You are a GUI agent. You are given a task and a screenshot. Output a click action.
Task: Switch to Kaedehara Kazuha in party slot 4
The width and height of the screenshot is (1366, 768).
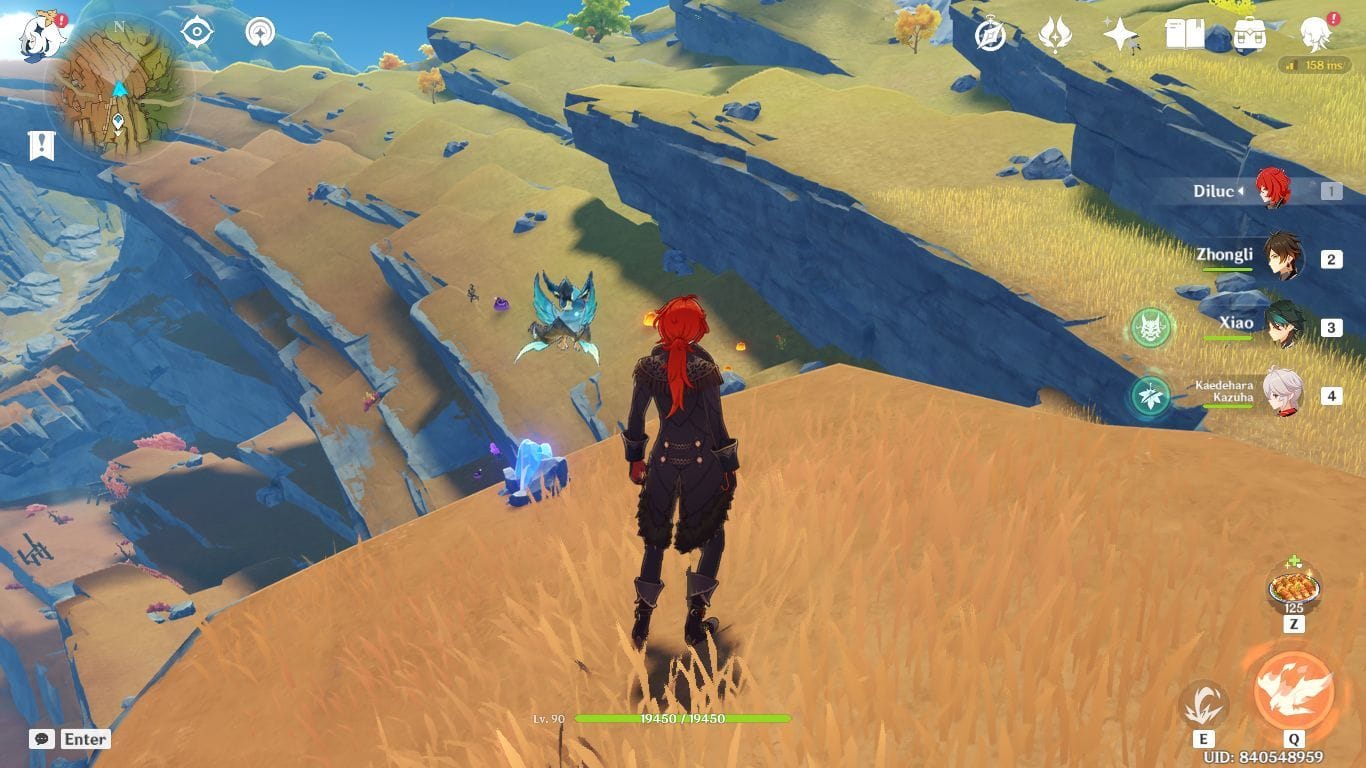click(x=1284, y=394)
